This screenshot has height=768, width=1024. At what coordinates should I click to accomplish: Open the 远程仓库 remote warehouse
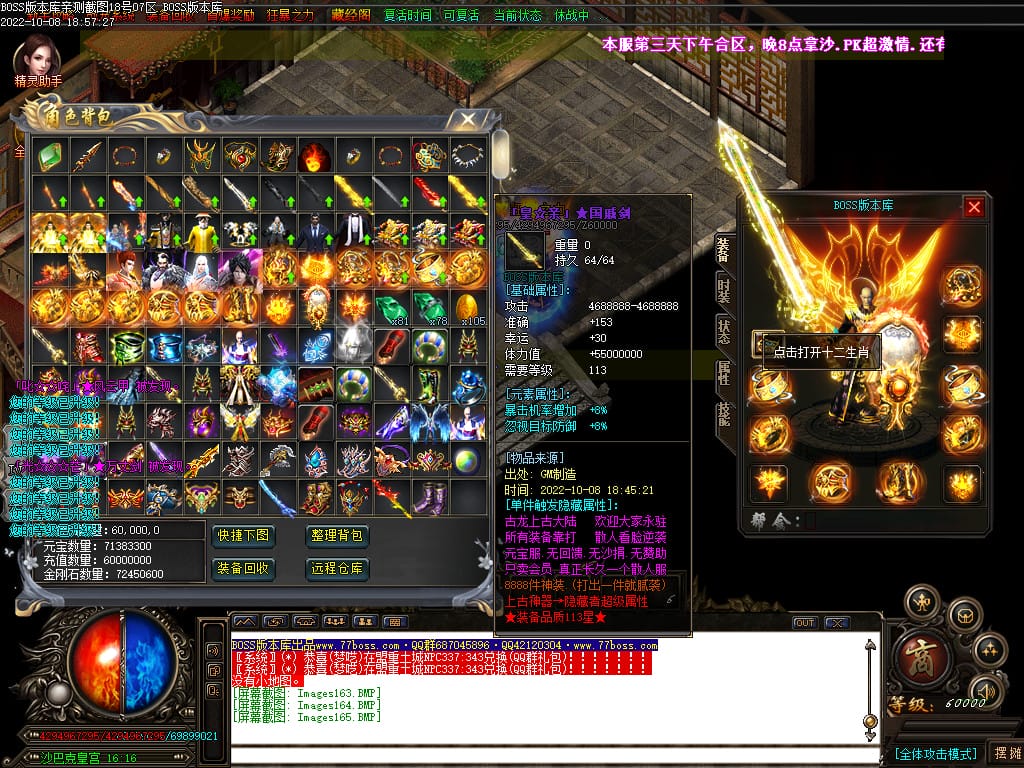coord(336,568)
